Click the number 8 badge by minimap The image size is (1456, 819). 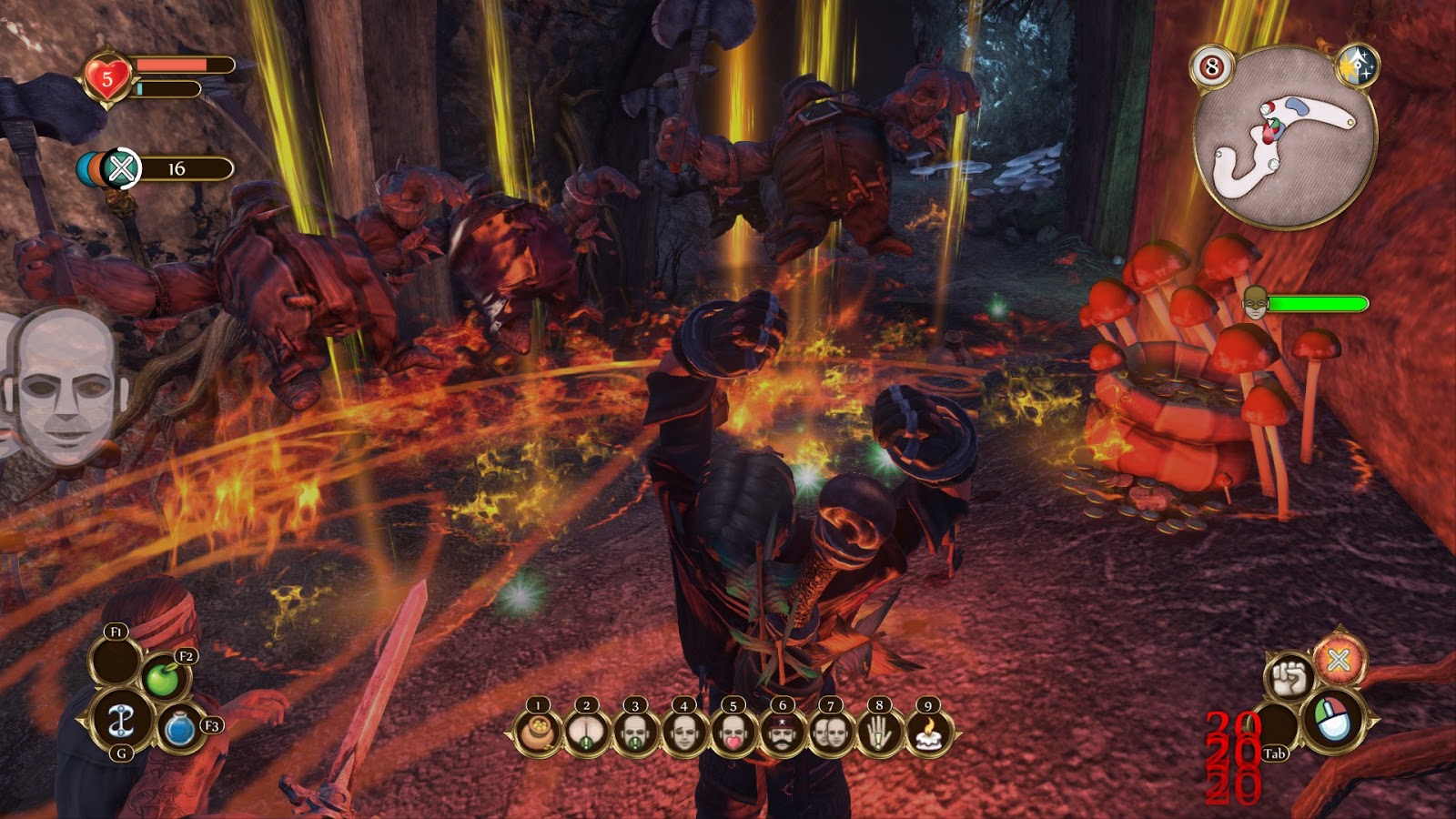(1211, 67)
